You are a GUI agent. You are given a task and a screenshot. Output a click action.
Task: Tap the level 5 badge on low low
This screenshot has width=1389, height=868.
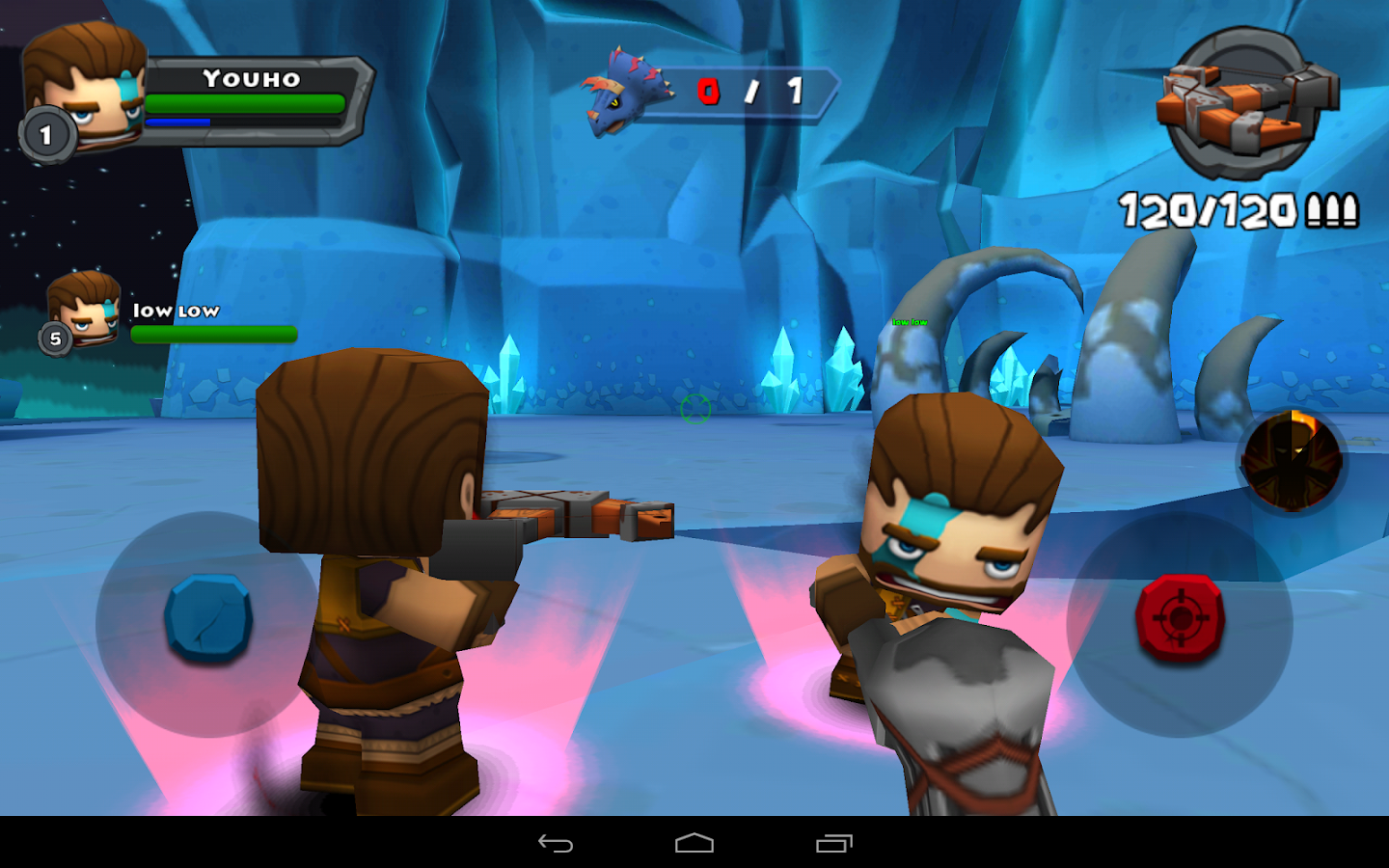[x=55, y=339]
